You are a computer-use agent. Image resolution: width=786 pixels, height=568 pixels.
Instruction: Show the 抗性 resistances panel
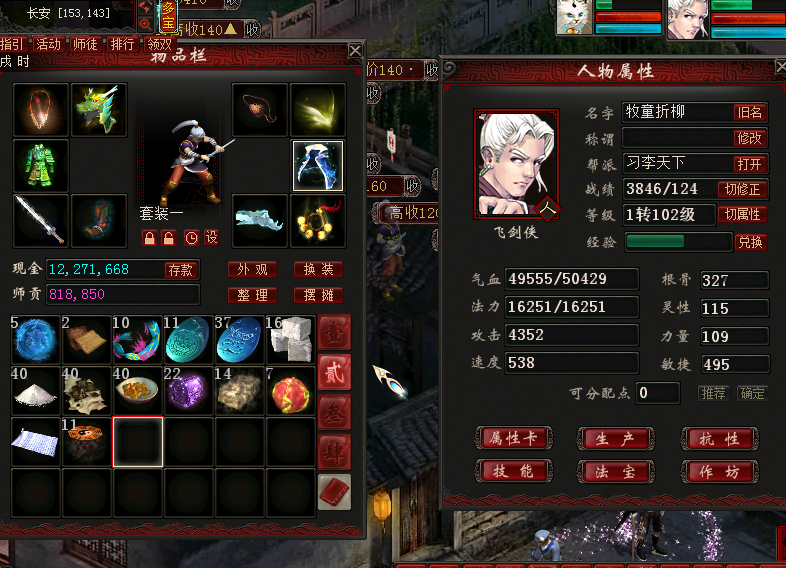pyautogui.click(x=717, y=438)
